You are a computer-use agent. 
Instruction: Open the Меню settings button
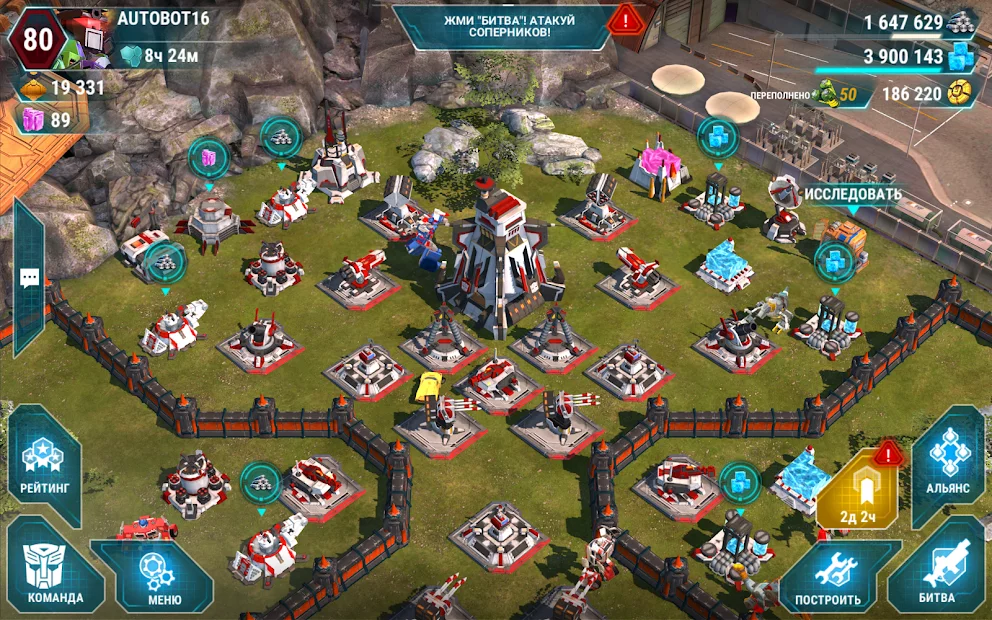164,577
